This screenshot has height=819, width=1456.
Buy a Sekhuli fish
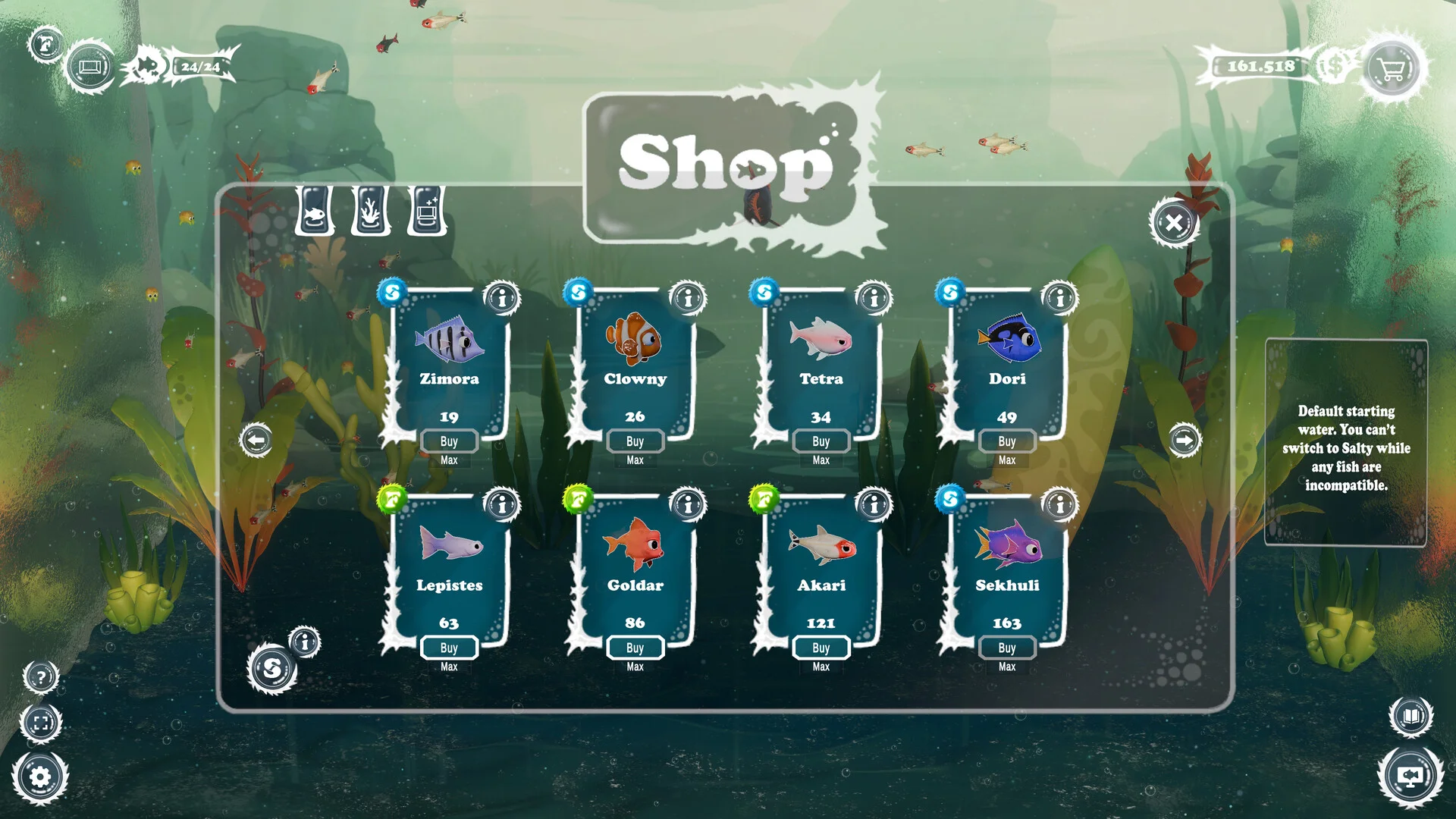1006,648
